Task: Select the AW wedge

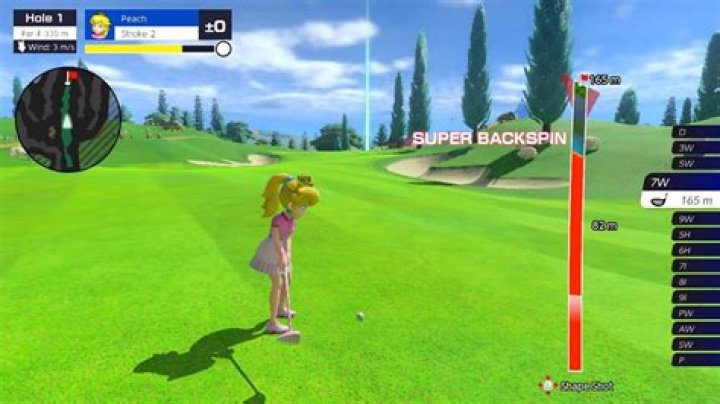Action: [697, 328]
